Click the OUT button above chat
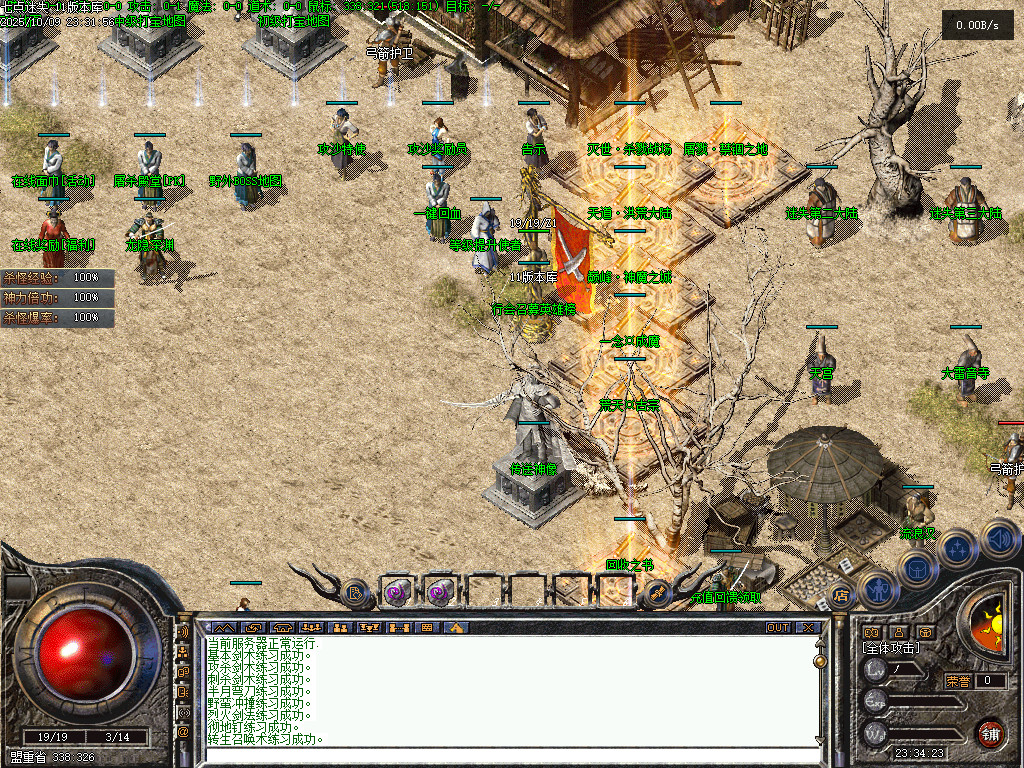This screenshot has width=1024, height=768. (778, 628)
